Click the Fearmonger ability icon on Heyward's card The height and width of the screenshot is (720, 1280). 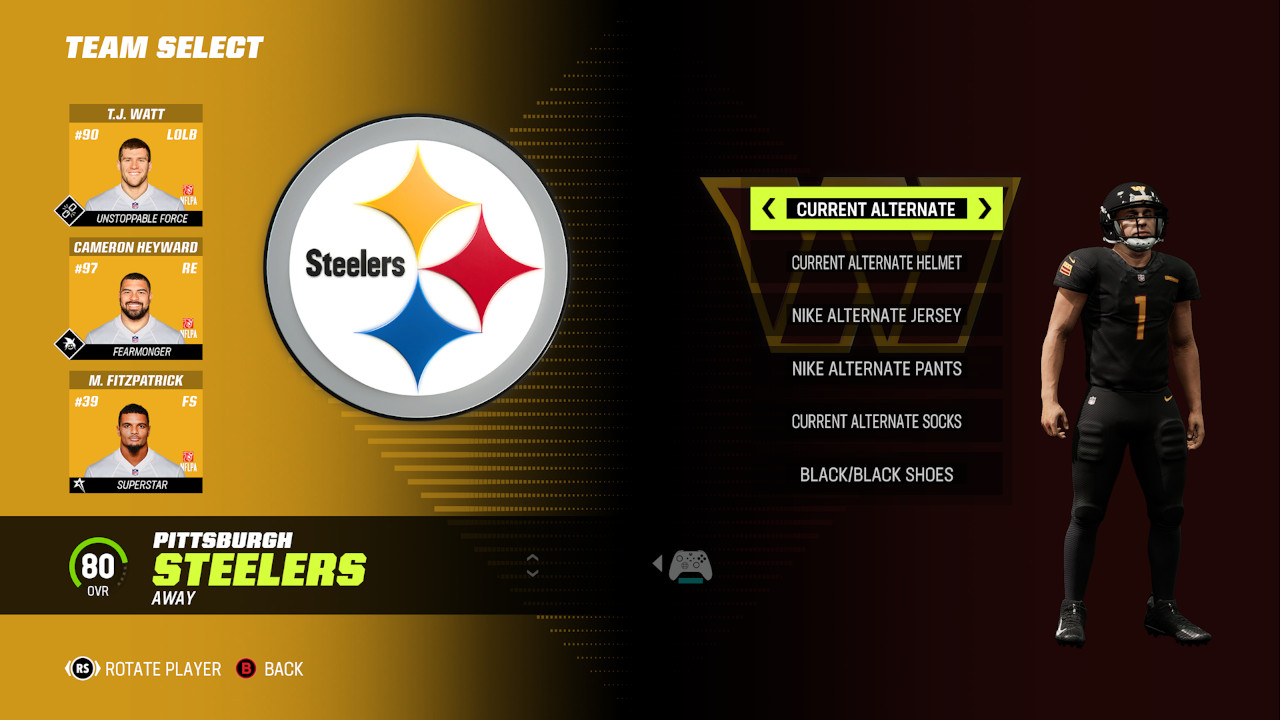click(x=69, y=342)
